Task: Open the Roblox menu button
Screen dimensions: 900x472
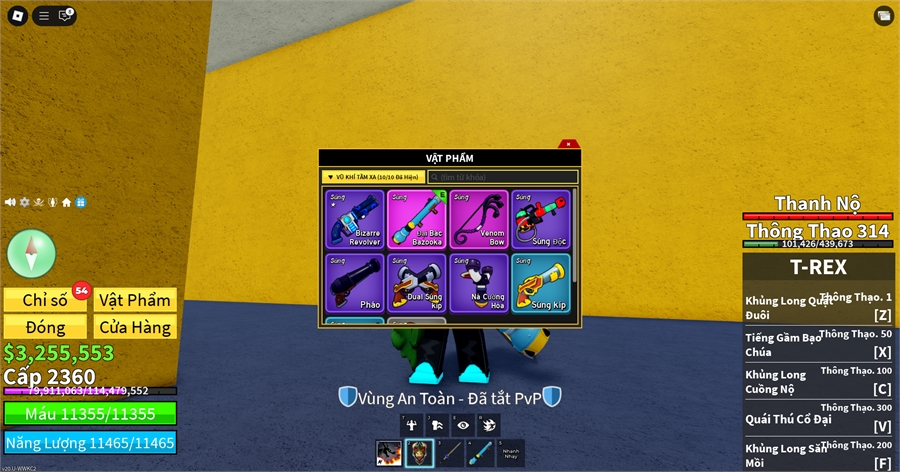Action: point(17,15)
